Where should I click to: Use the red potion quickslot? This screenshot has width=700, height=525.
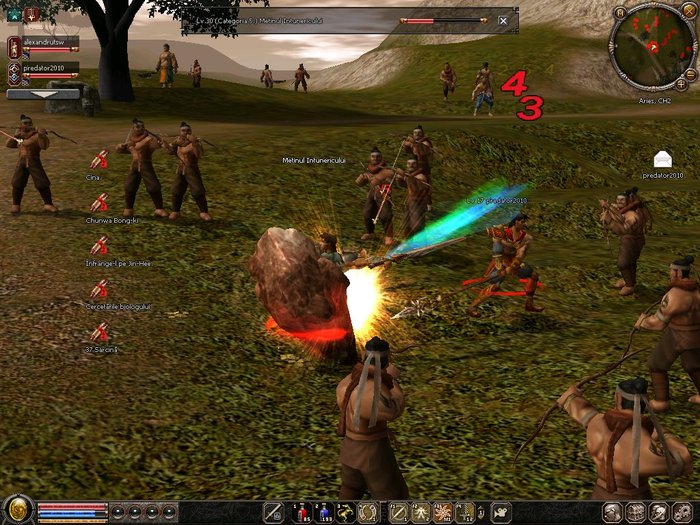pyautogui.click(x=301, y=512)
